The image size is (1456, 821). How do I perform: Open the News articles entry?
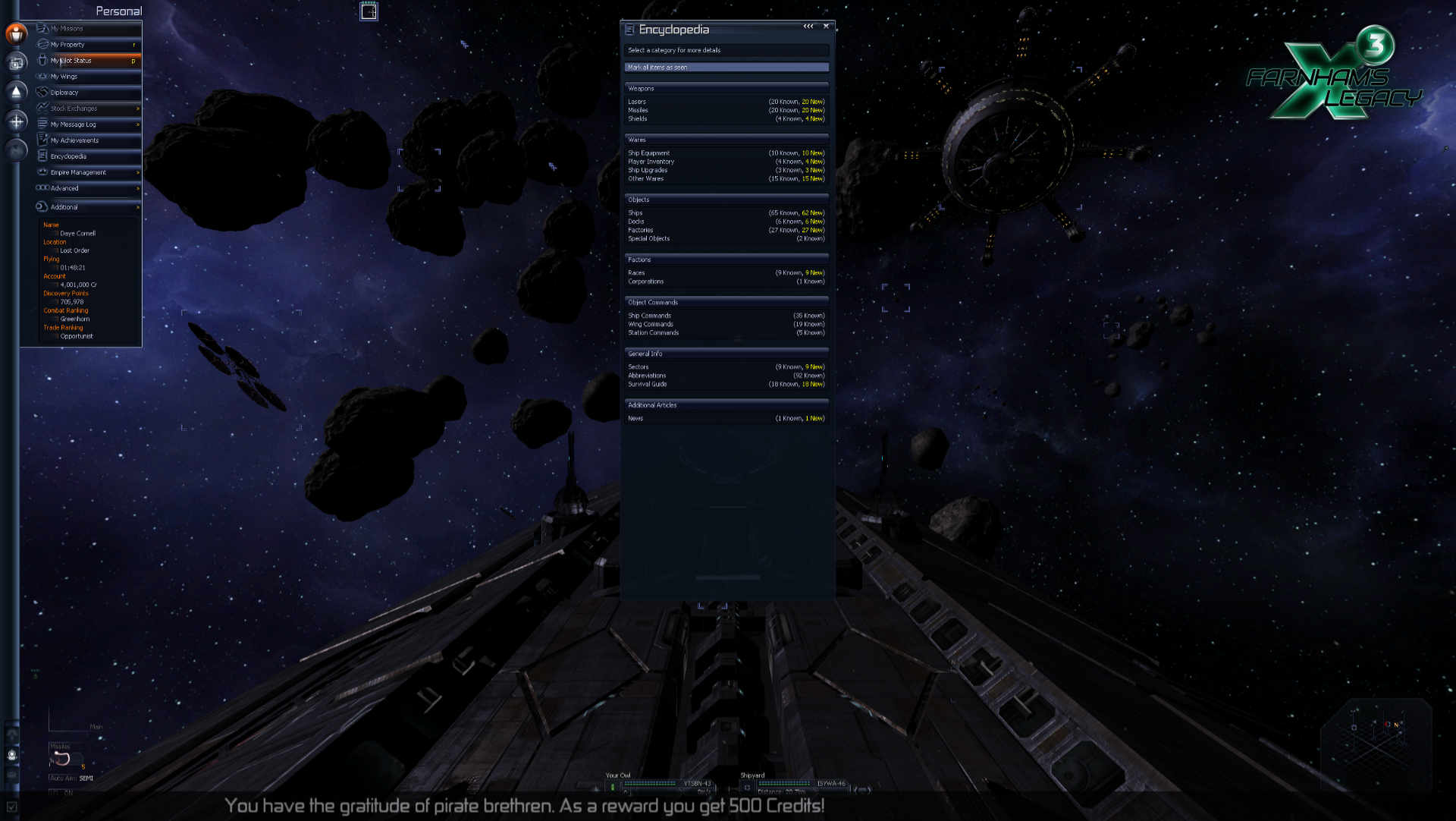[635, 419]
